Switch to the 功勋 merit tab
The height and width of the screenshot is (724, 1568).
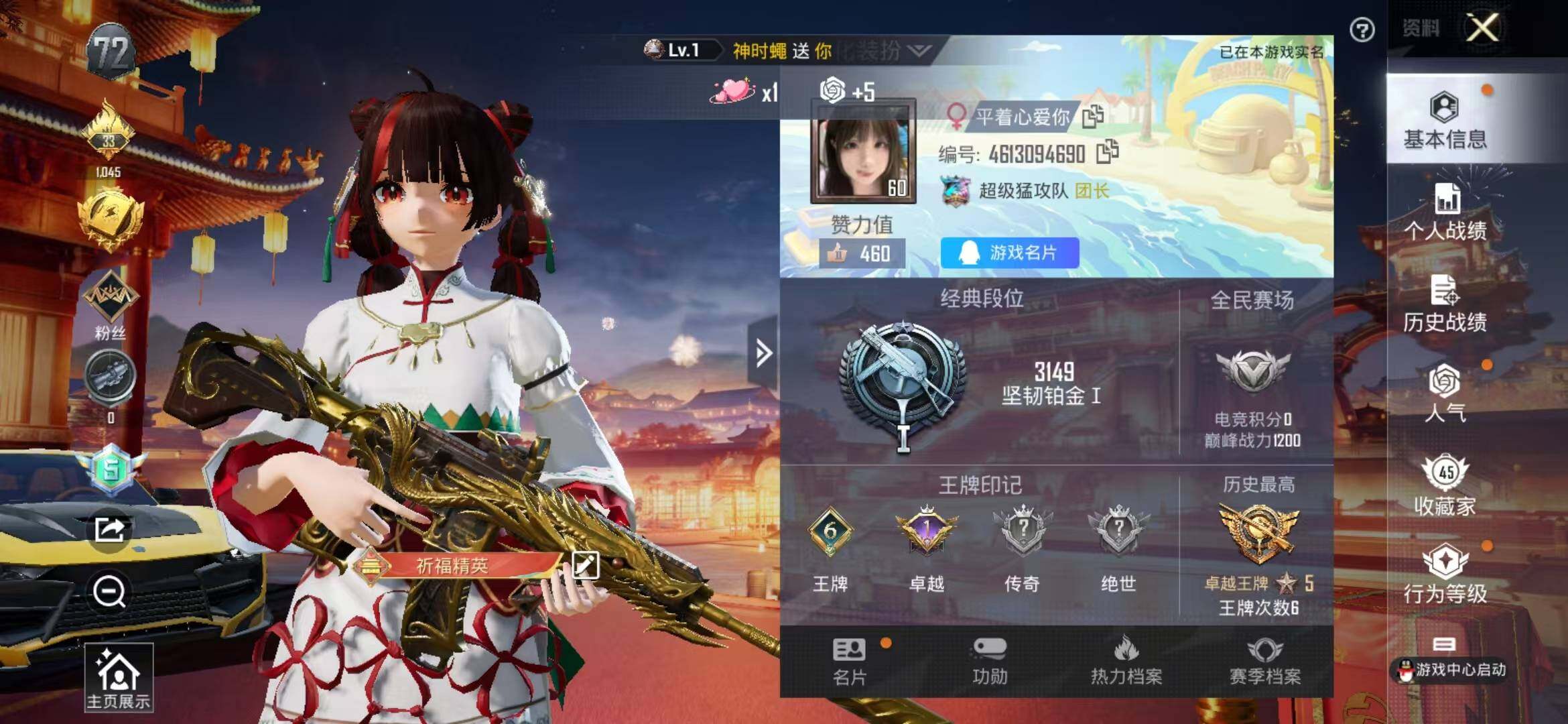(990, 662)
